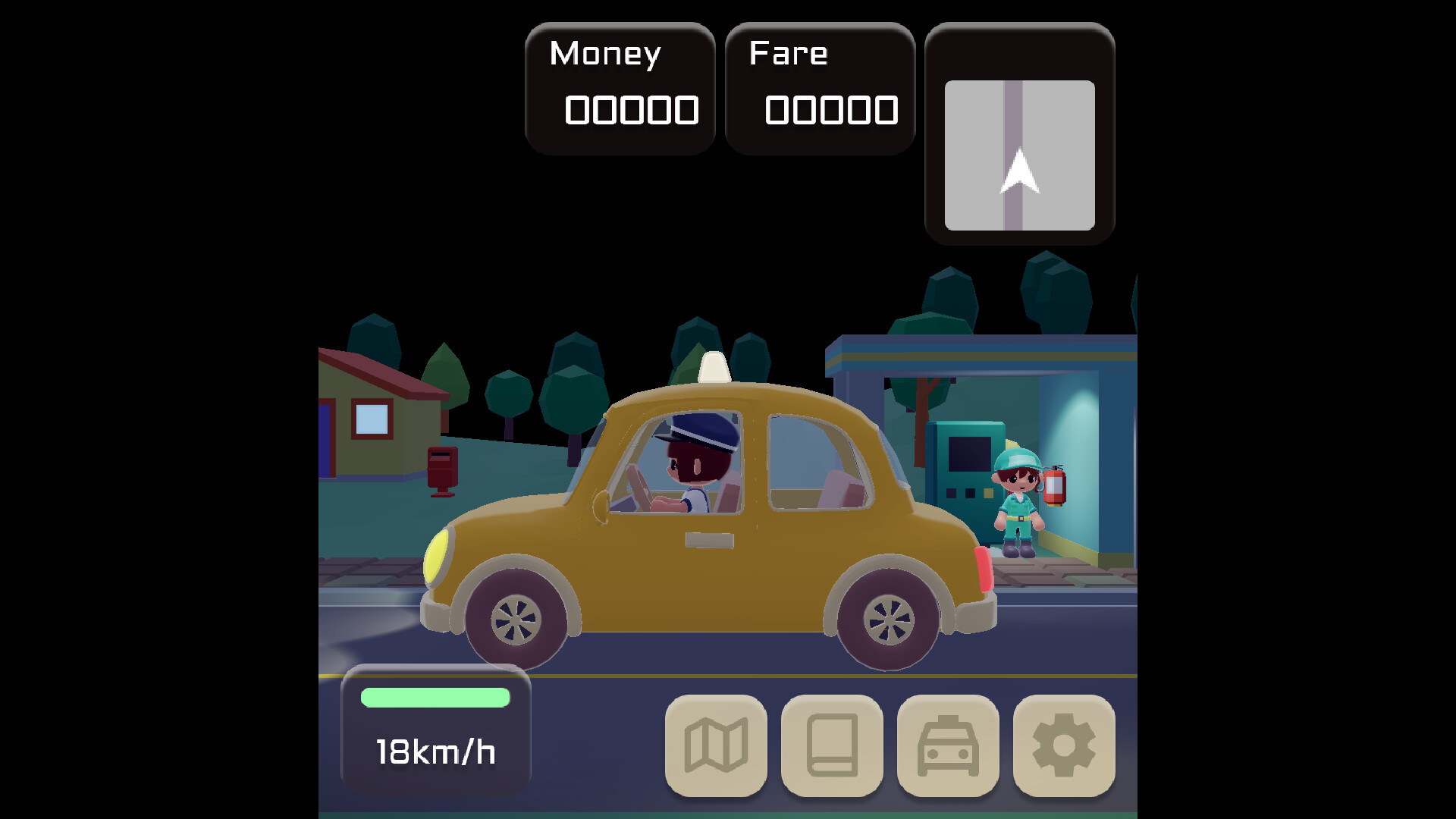The height and width of the screenshot is (819, 1456).
Task: Click the Money counter panel
Action: point(620,85)
